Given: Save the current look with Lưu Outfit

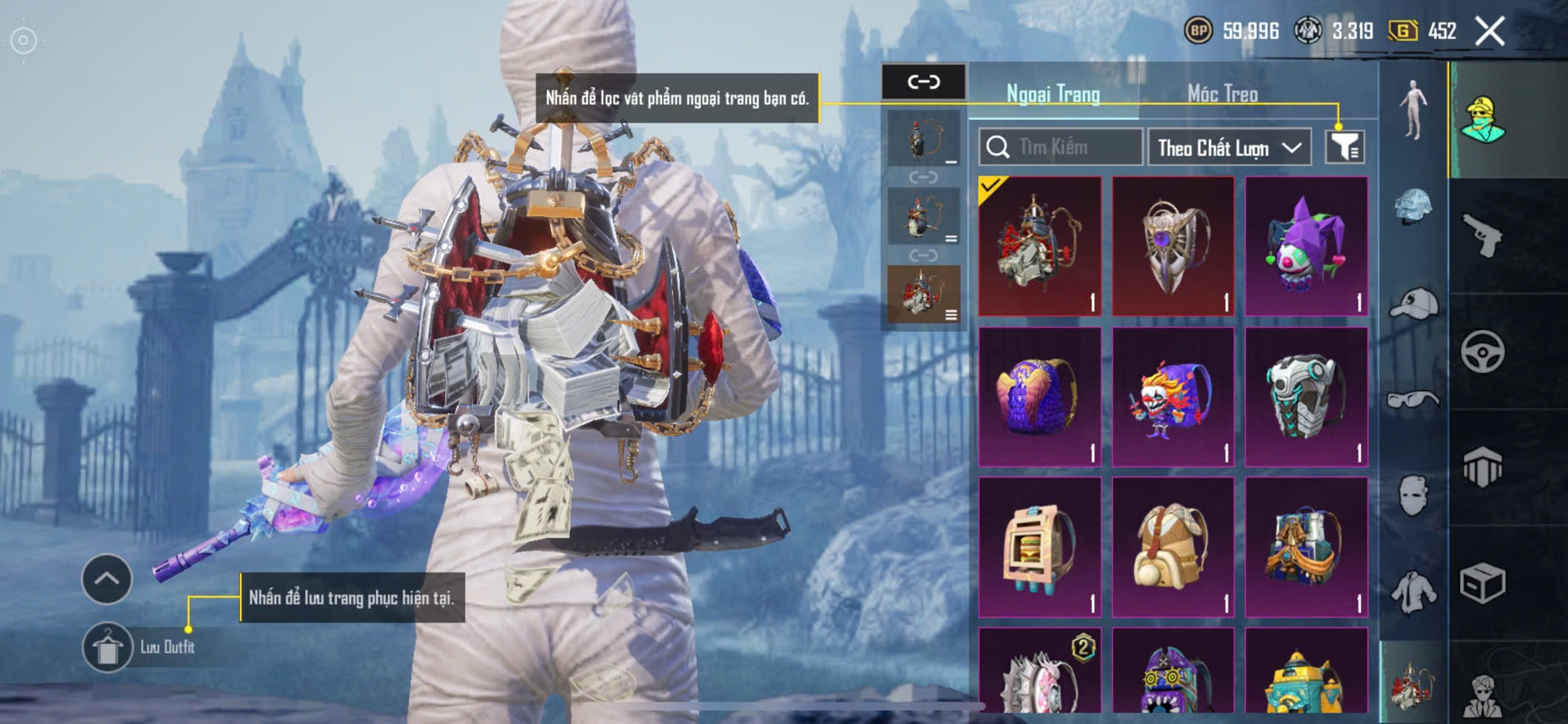Looking at the screenshot, I should (x=107, y=647).
